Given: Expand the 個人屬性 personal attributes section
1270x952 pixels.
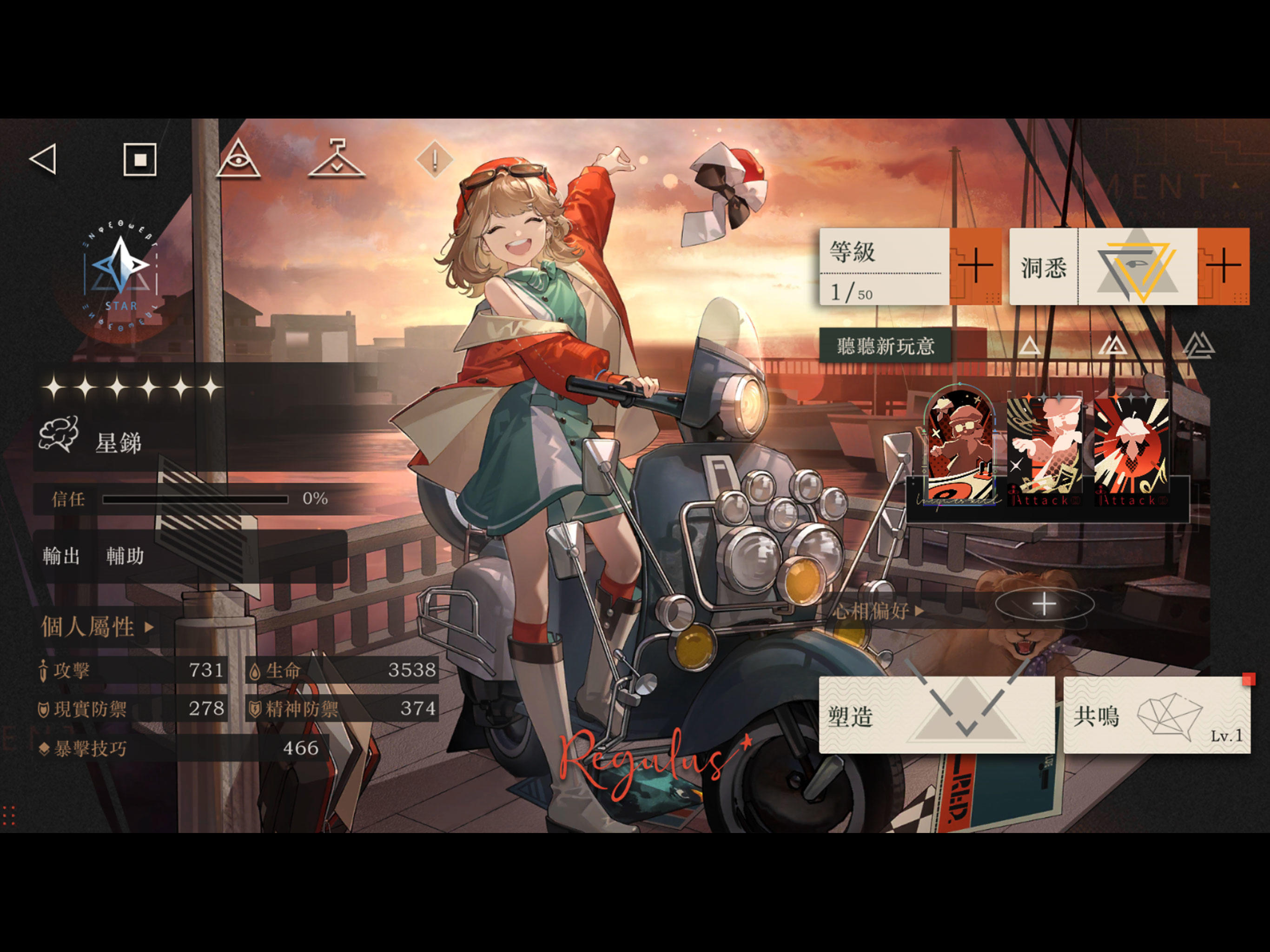Looking at the screenshot, I should (95, 628).
